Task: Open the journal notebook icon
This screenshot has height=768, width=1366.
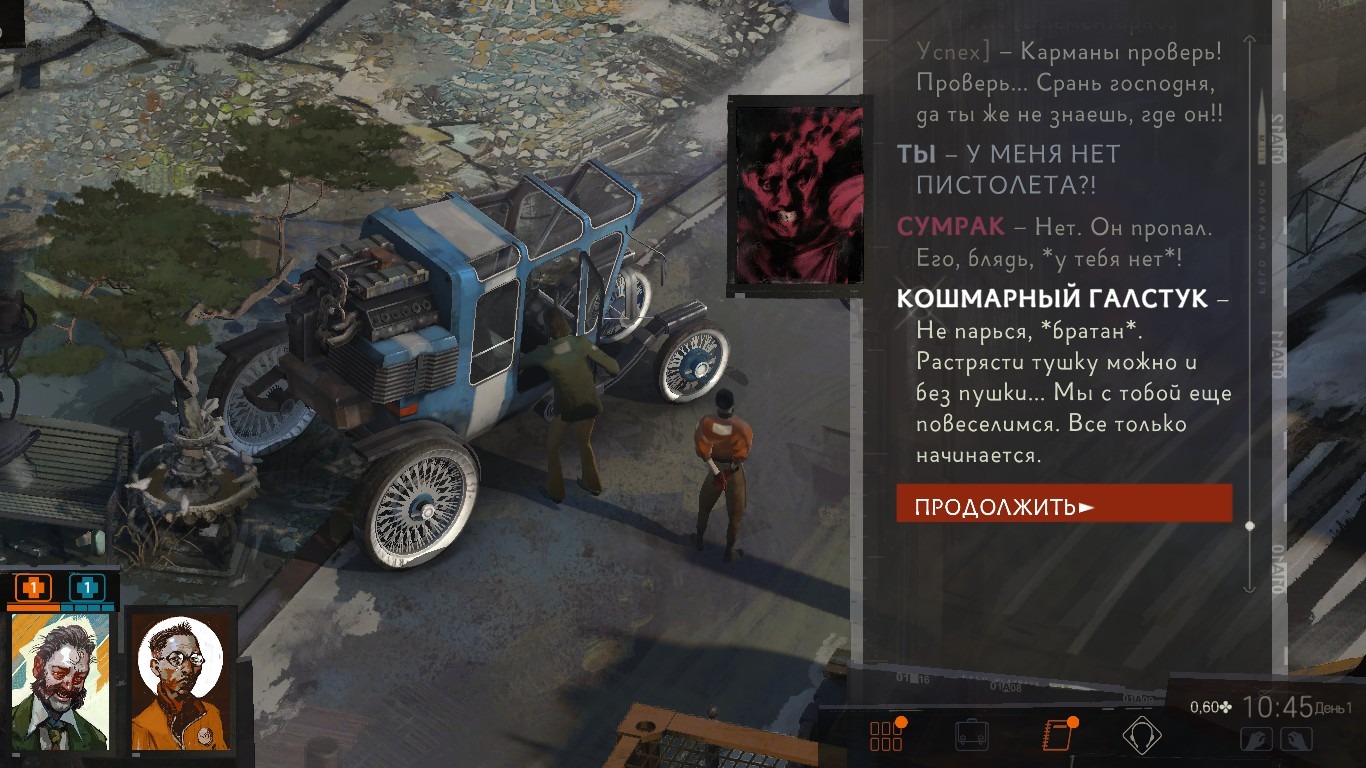Action: (1056, 735)
